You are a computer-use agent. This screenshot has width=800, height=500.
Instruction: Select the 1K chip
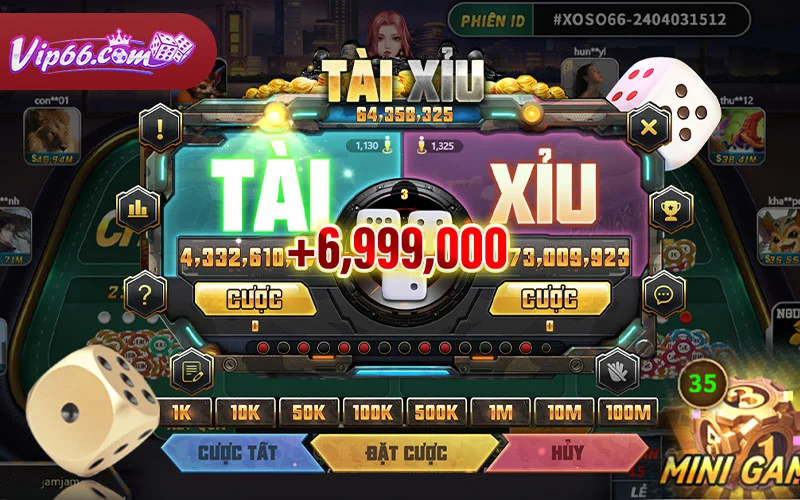point(181,413)
